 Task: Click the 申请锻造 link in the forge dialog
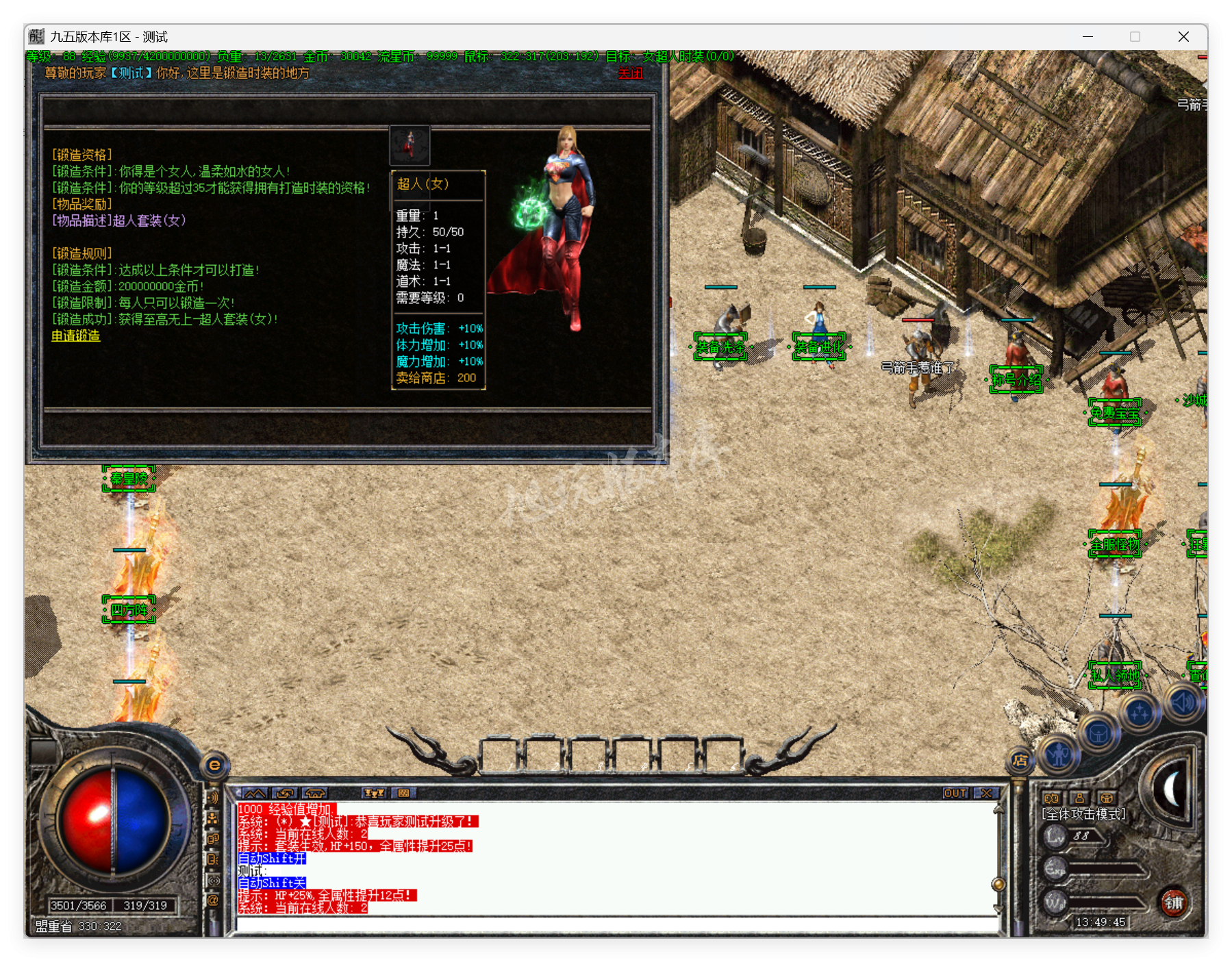coord(75,337)
